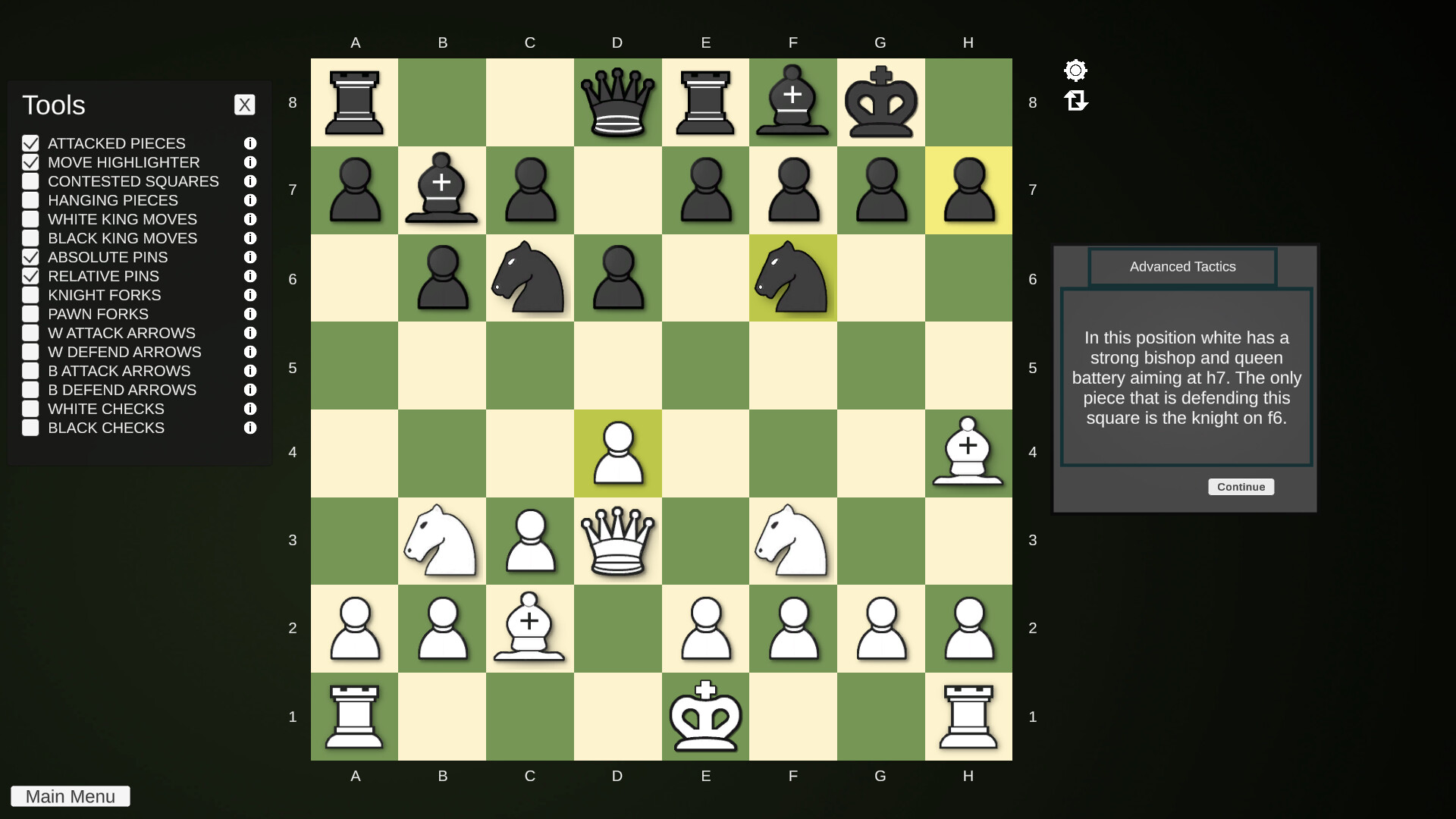Enable the CONTESTED SQUARES checkbox
This screenshot has height=819, width=1456.
click(x=30, y=181)
